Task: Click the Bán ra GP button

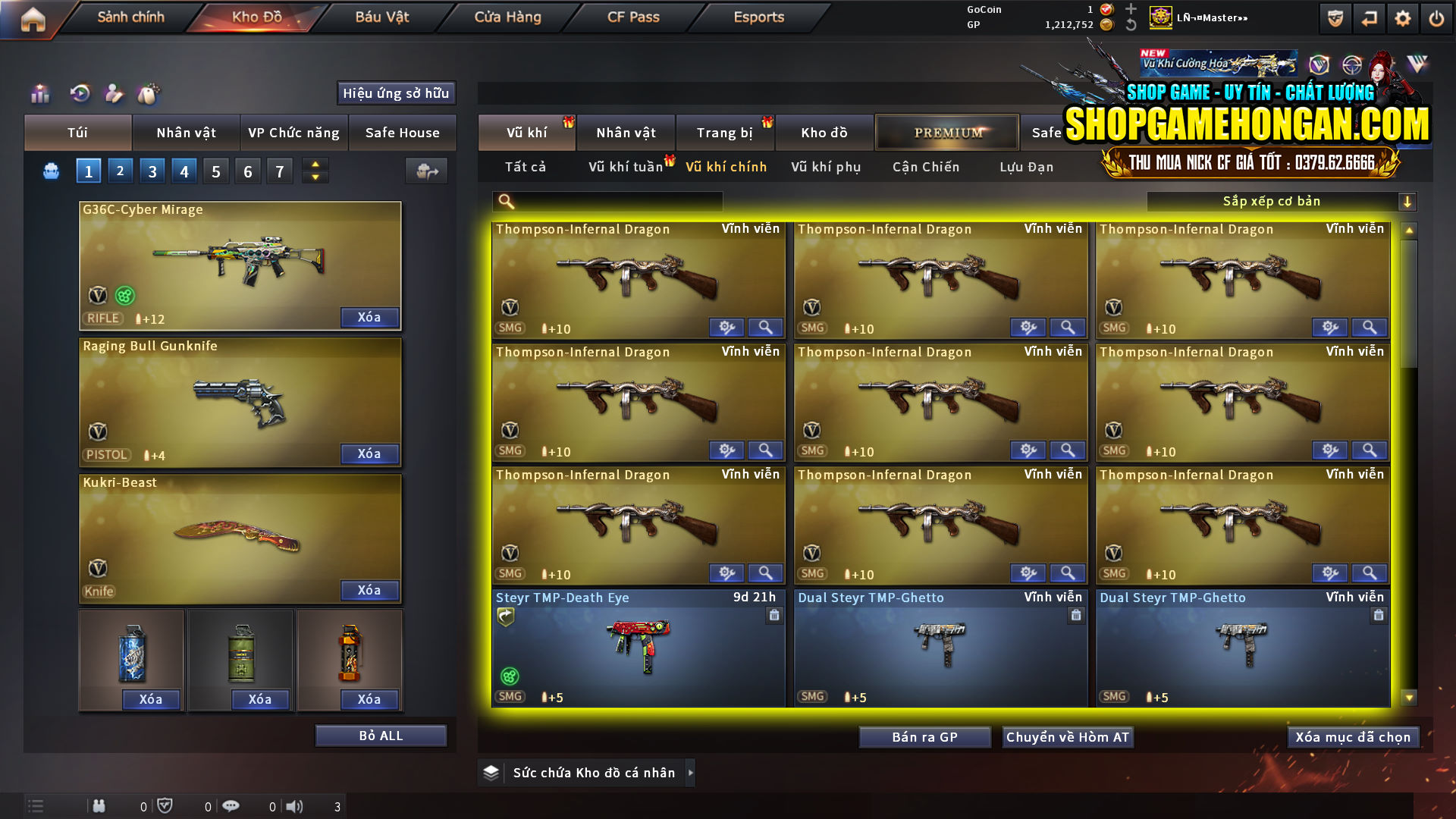Action: [x=924, y=736]
